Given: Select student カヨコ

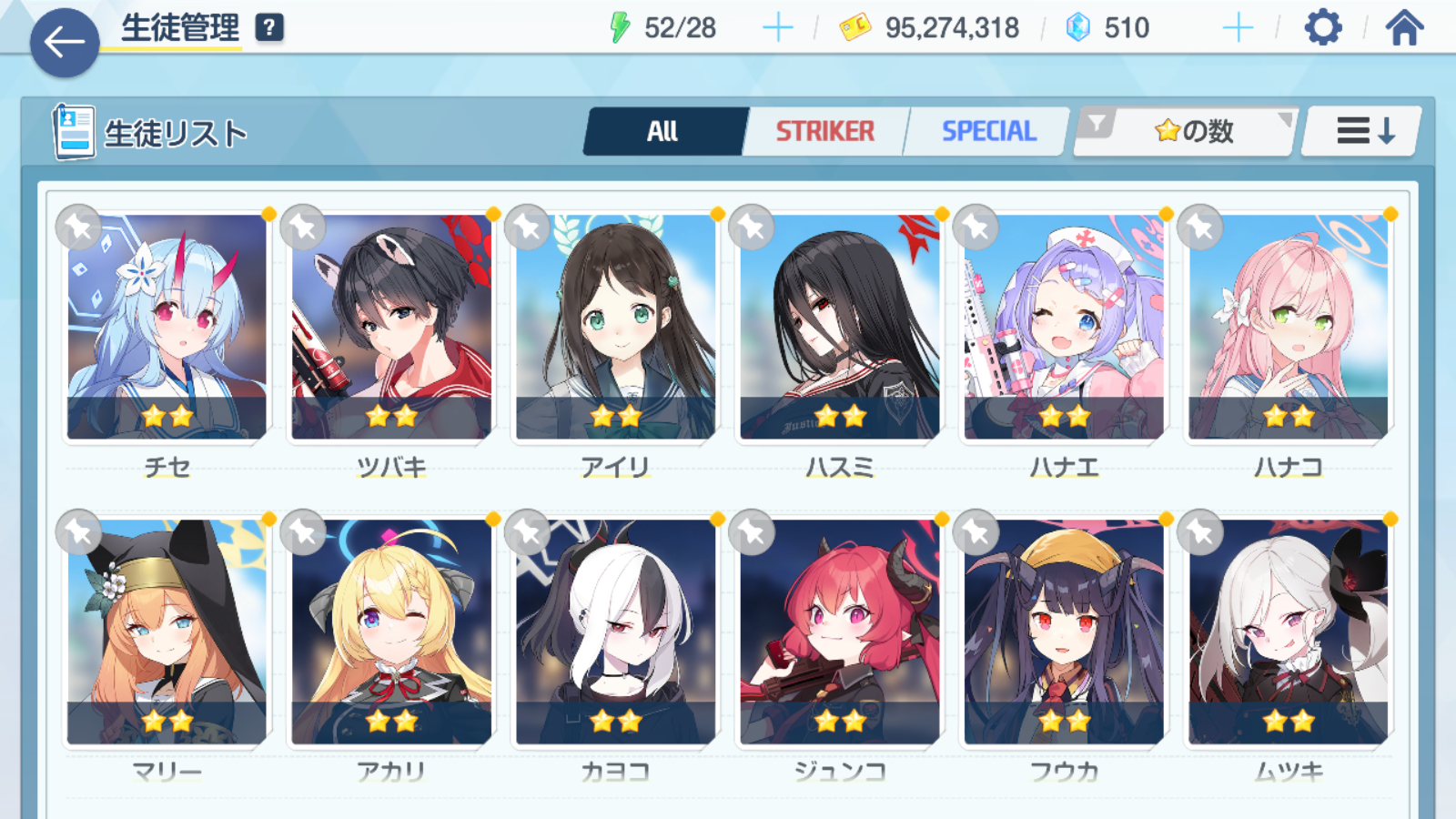Looking at the screenshot, I should (616, 632).
